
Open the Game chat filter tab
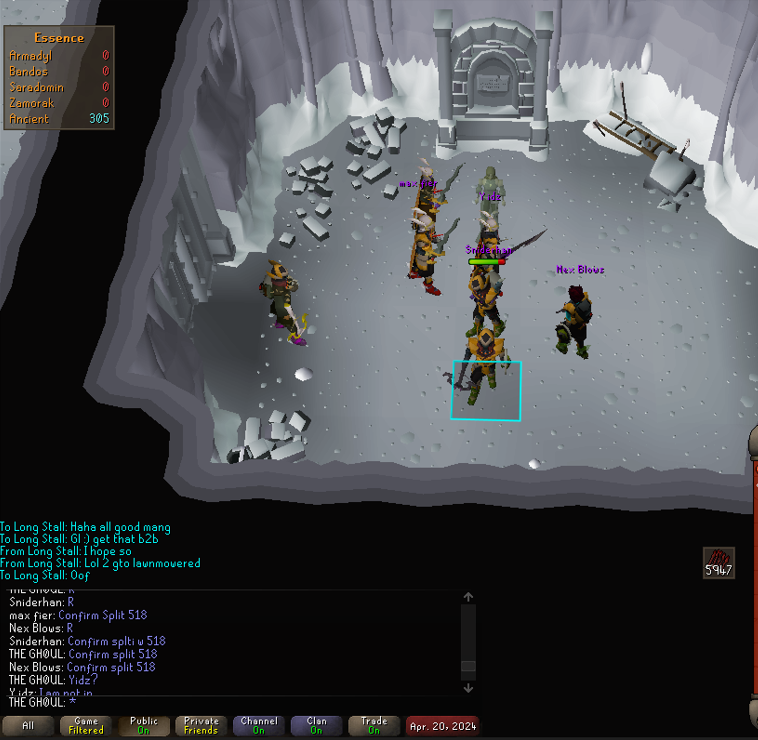tap(86, 725)
